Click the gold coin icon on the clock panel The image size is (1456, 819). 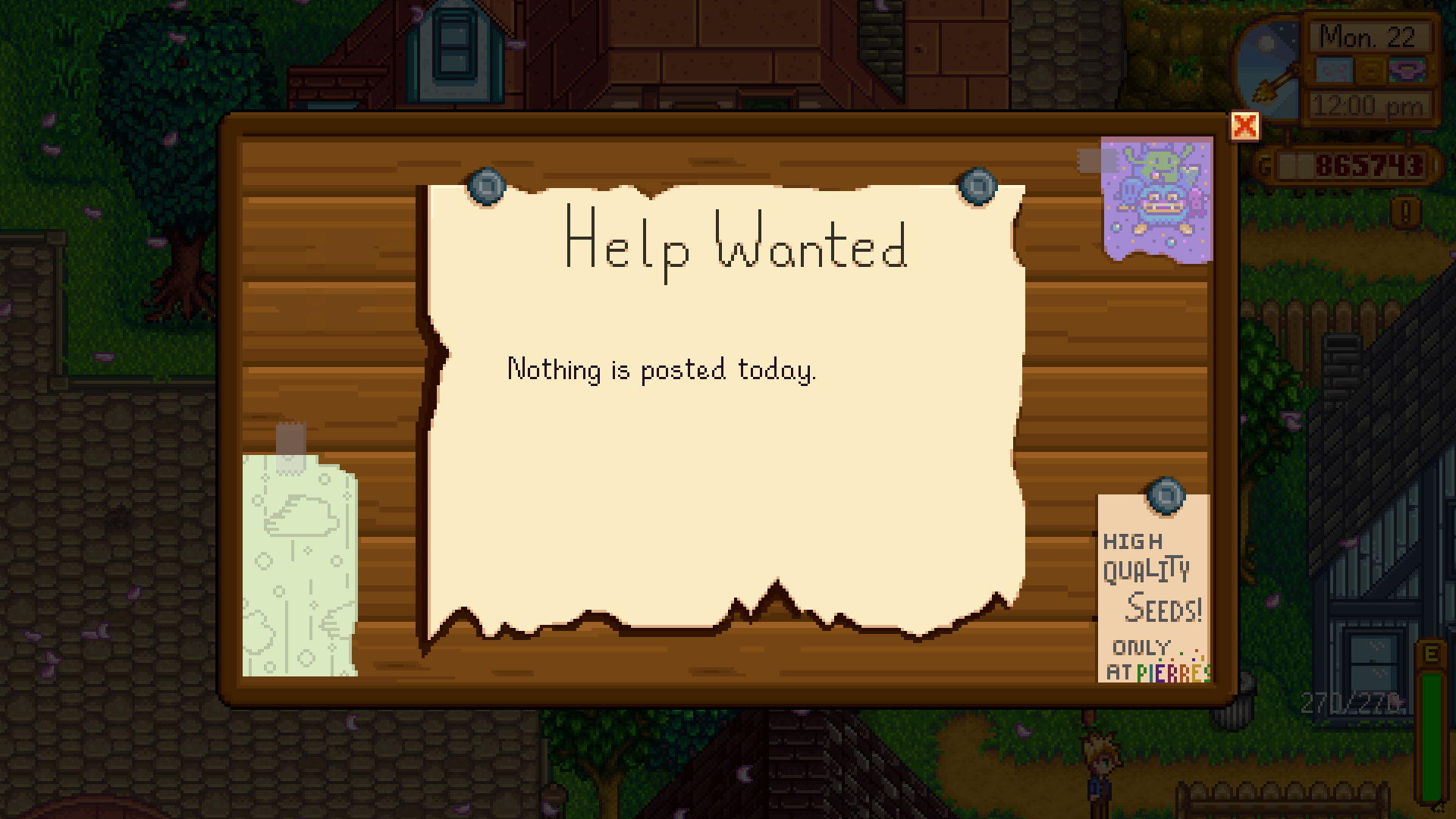[x=1370, y=71]
